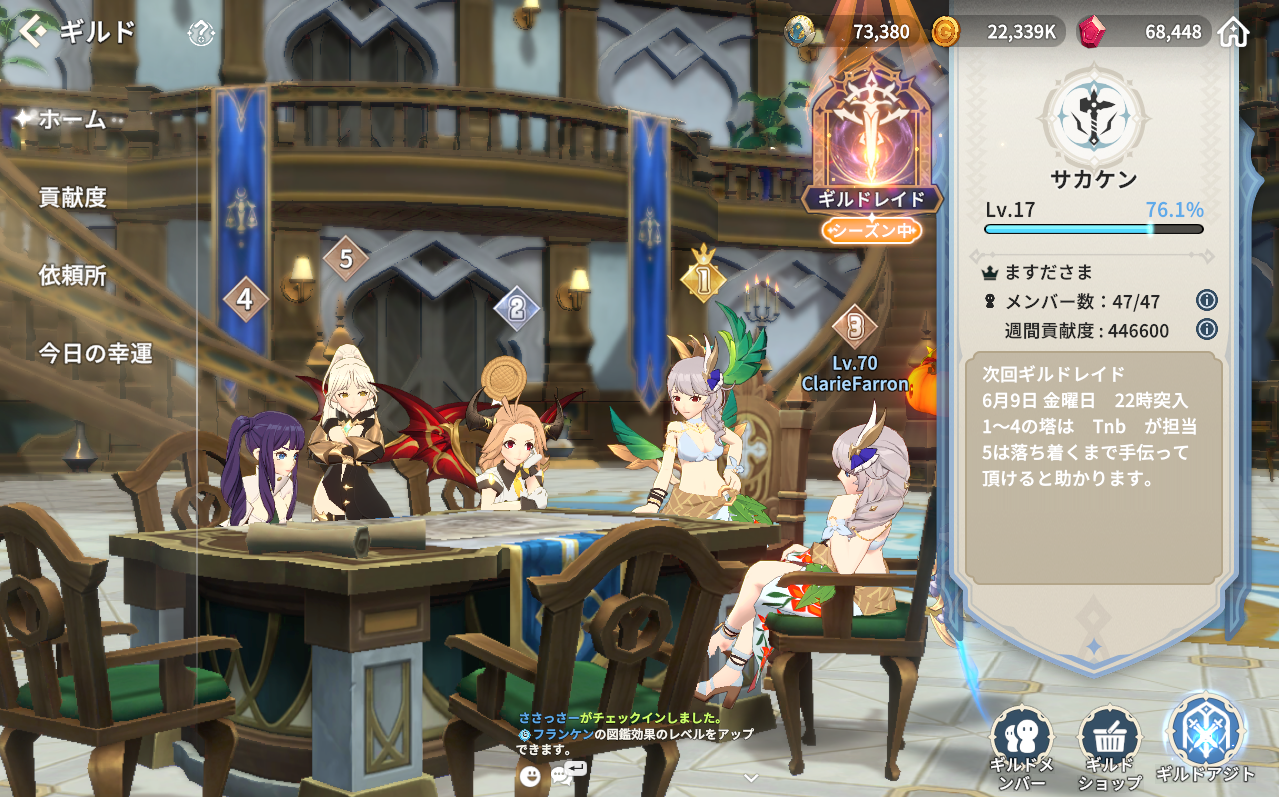Open the ギルドメンバー member list
The width and height of the screenshot is (1279, 797).
[1022, 747]
